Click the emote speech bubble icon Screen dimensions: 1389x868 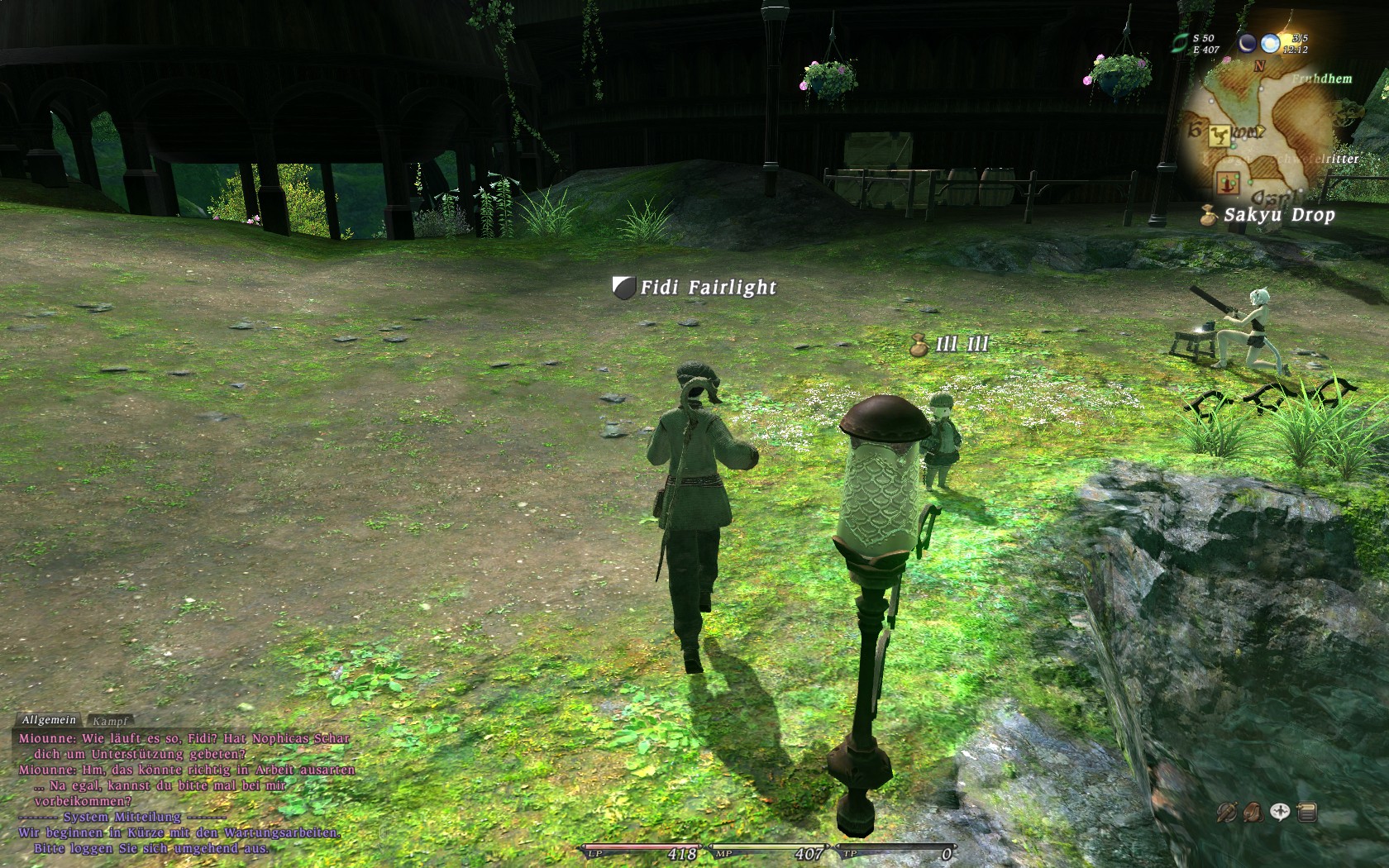pyautogui.click(x=1280, y=813)
